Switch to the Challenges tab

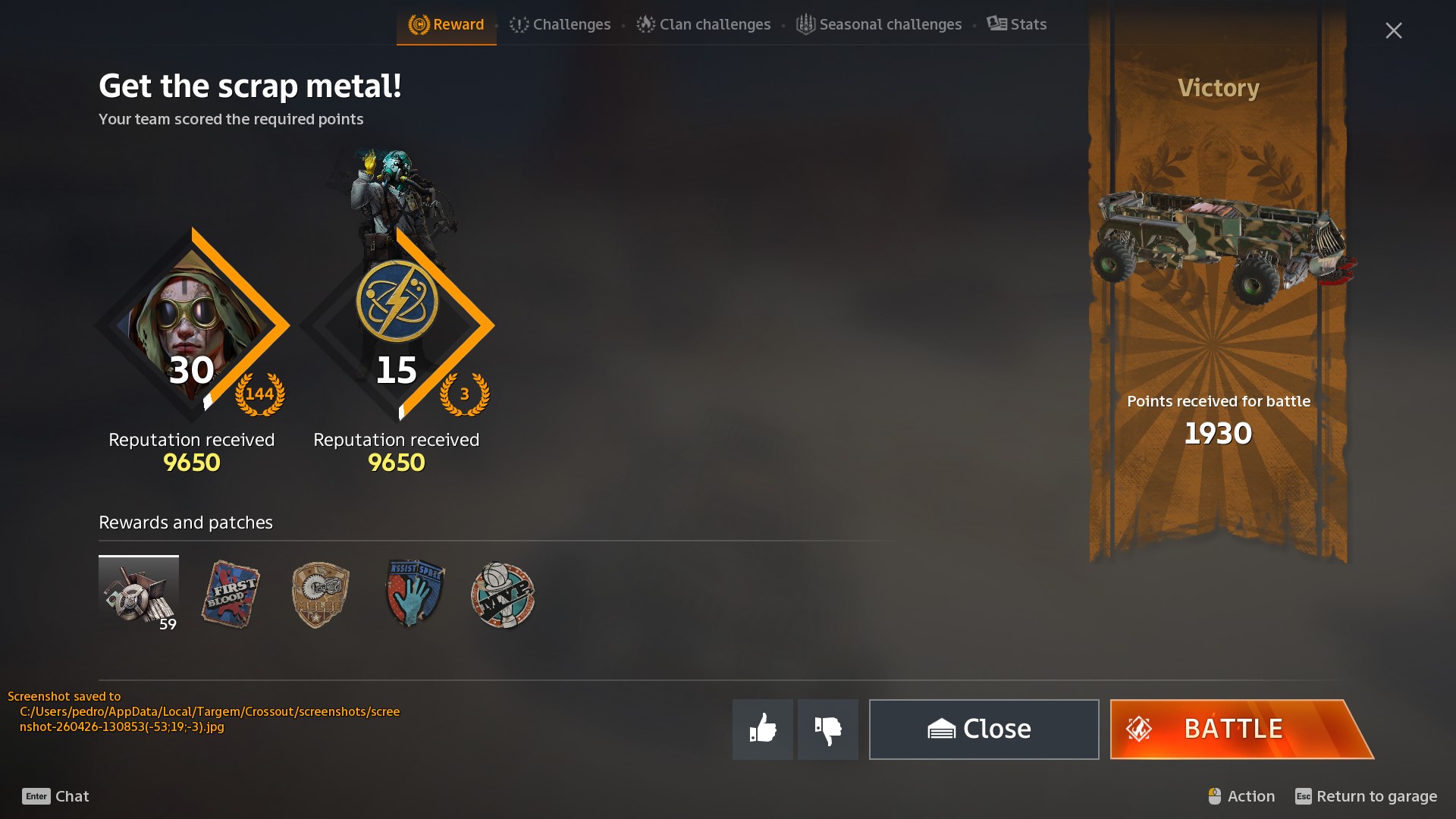(x=560, y=24)
